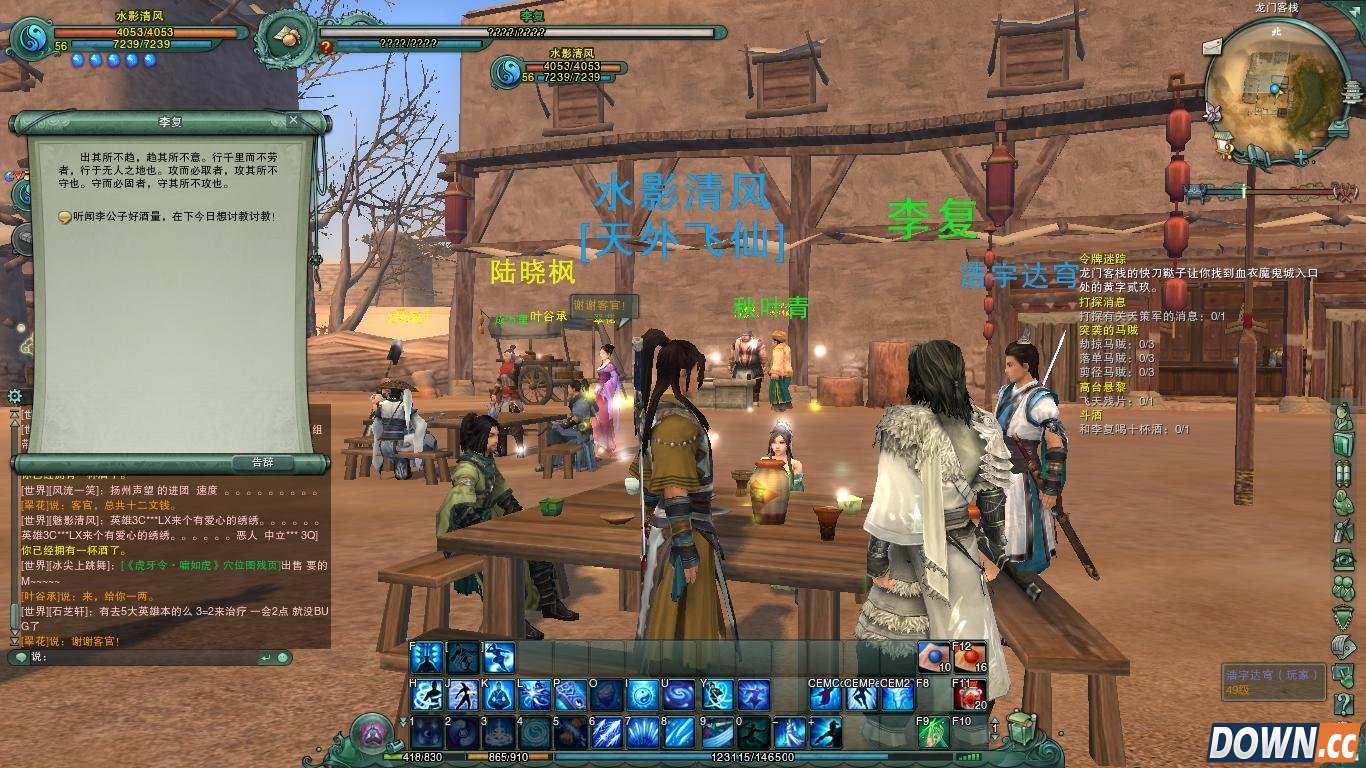Click the chat input field

pos(150,657)
